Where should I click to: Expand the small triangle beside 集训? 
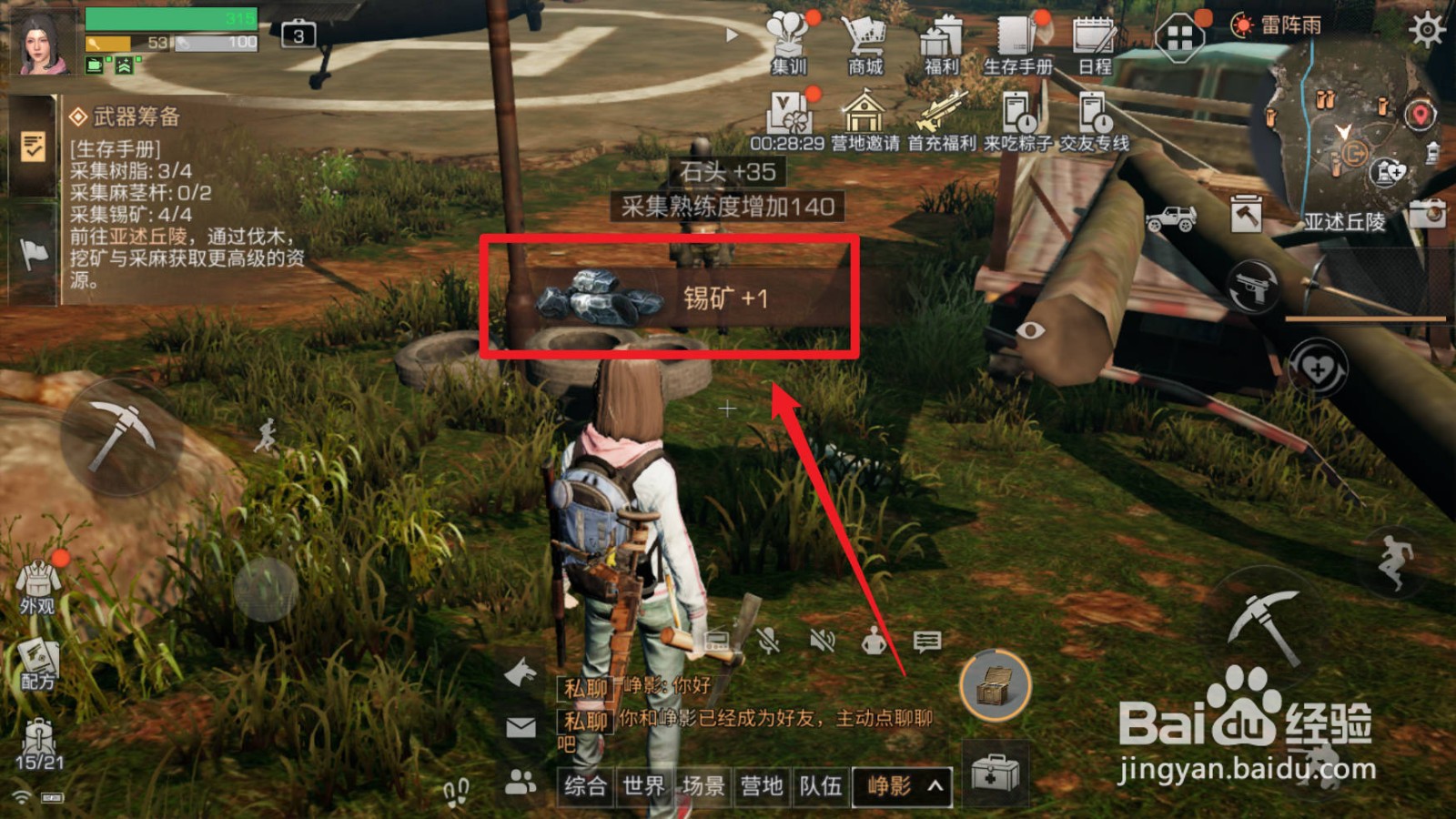click(731, 36)
